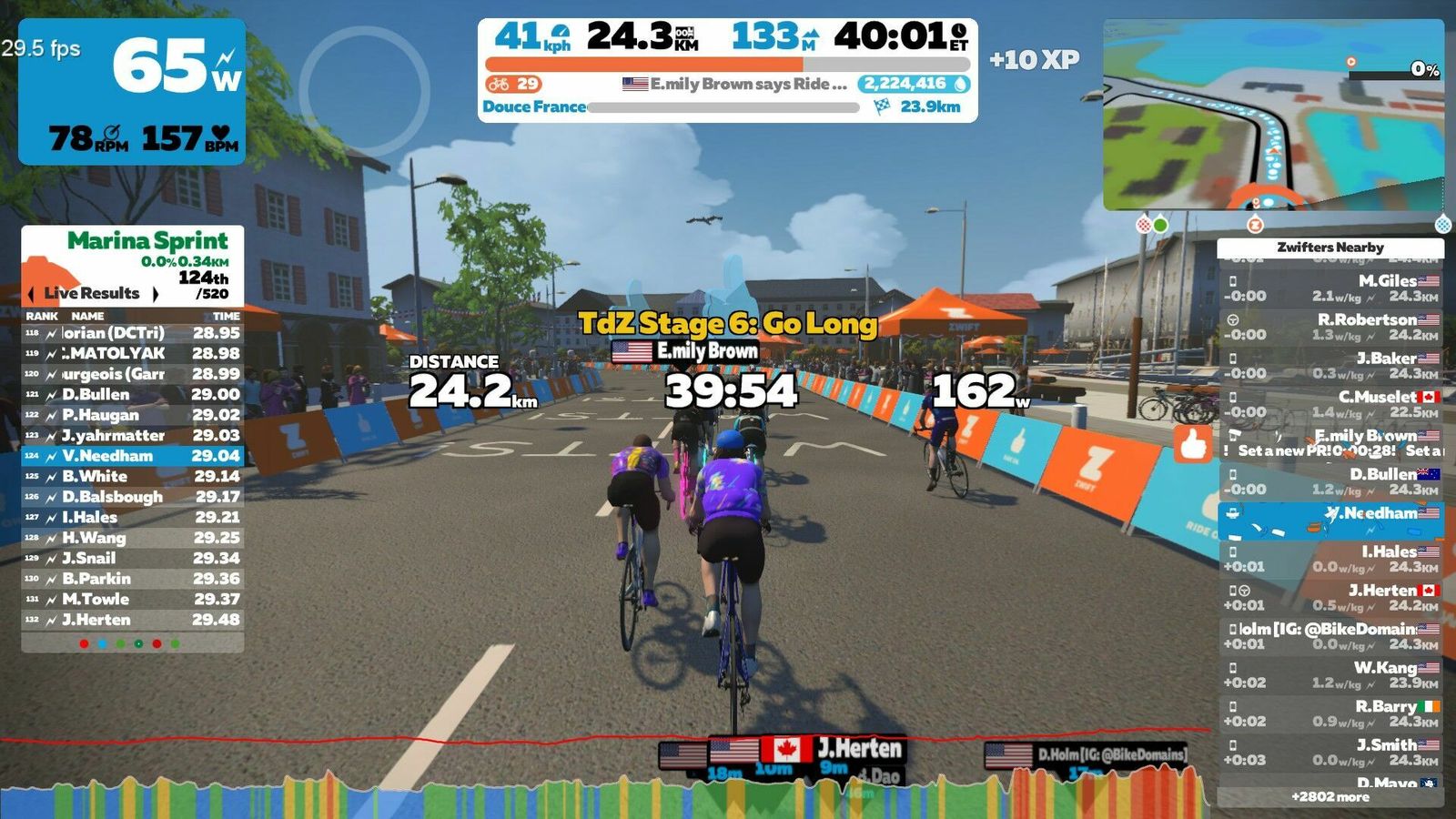This screenshot has width=1456, height=819.
Task: Give a Ride On with the thumbs-up button
Action: click(x=1193, y=445)
